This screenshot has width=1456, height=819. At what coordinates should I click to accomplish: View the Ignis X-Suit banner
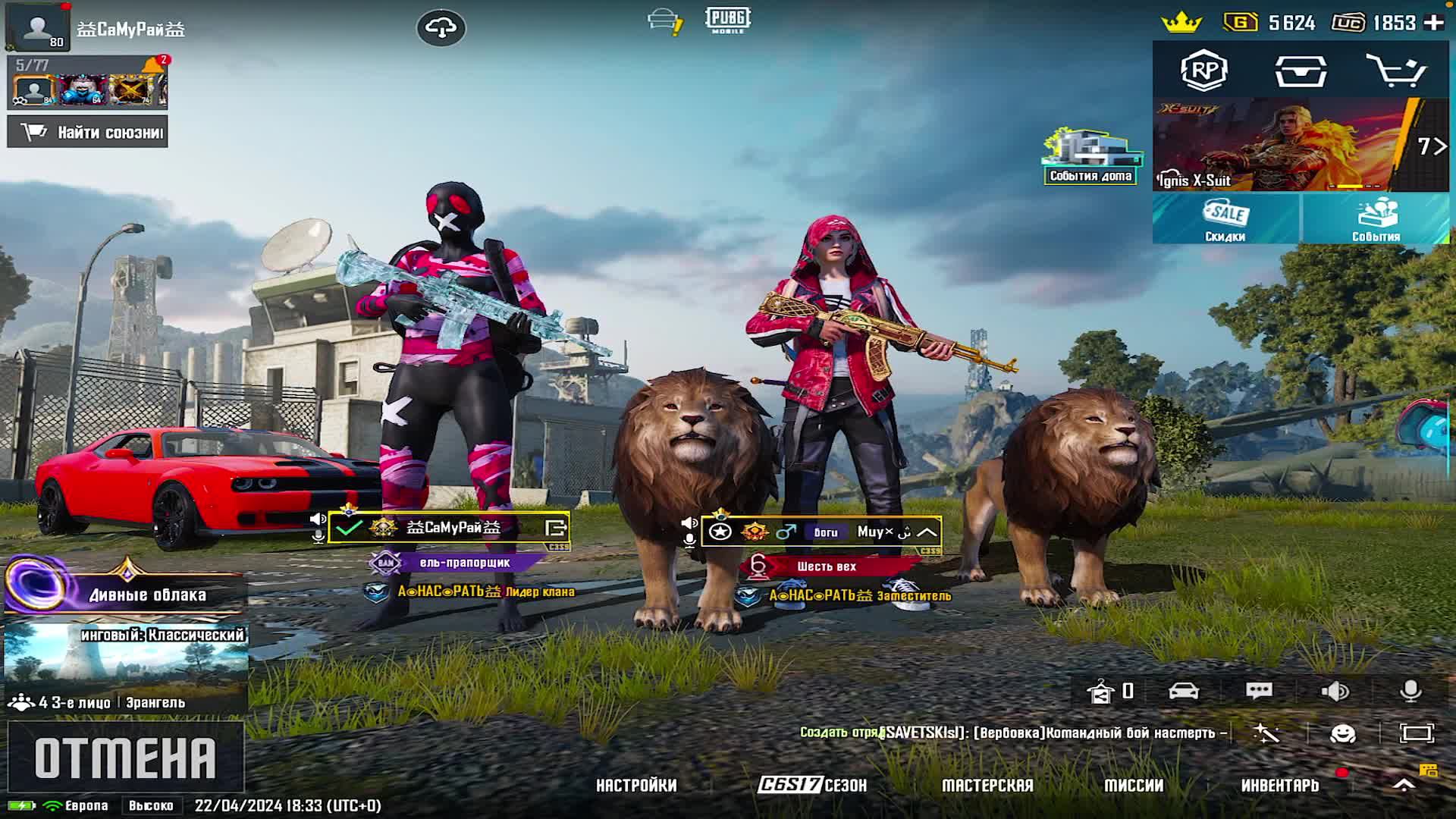tap(1301, 145)
